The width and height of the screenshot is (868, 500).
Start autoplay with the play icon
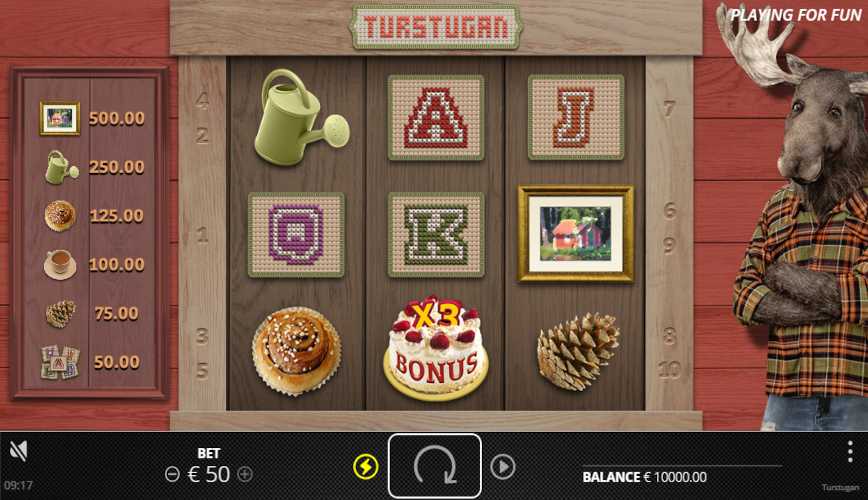pyautogui.click(x=502, y=466)
